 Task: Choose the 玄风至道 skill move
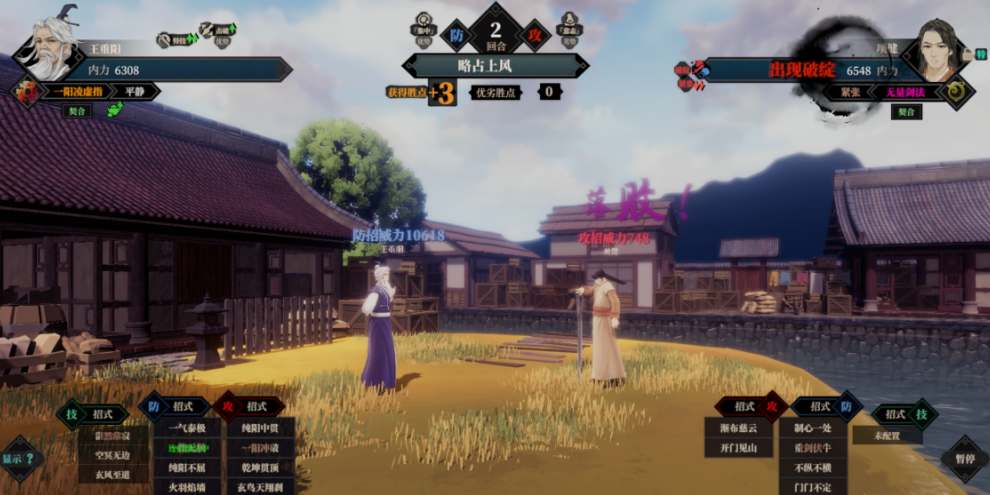click(x=113, y=474)
